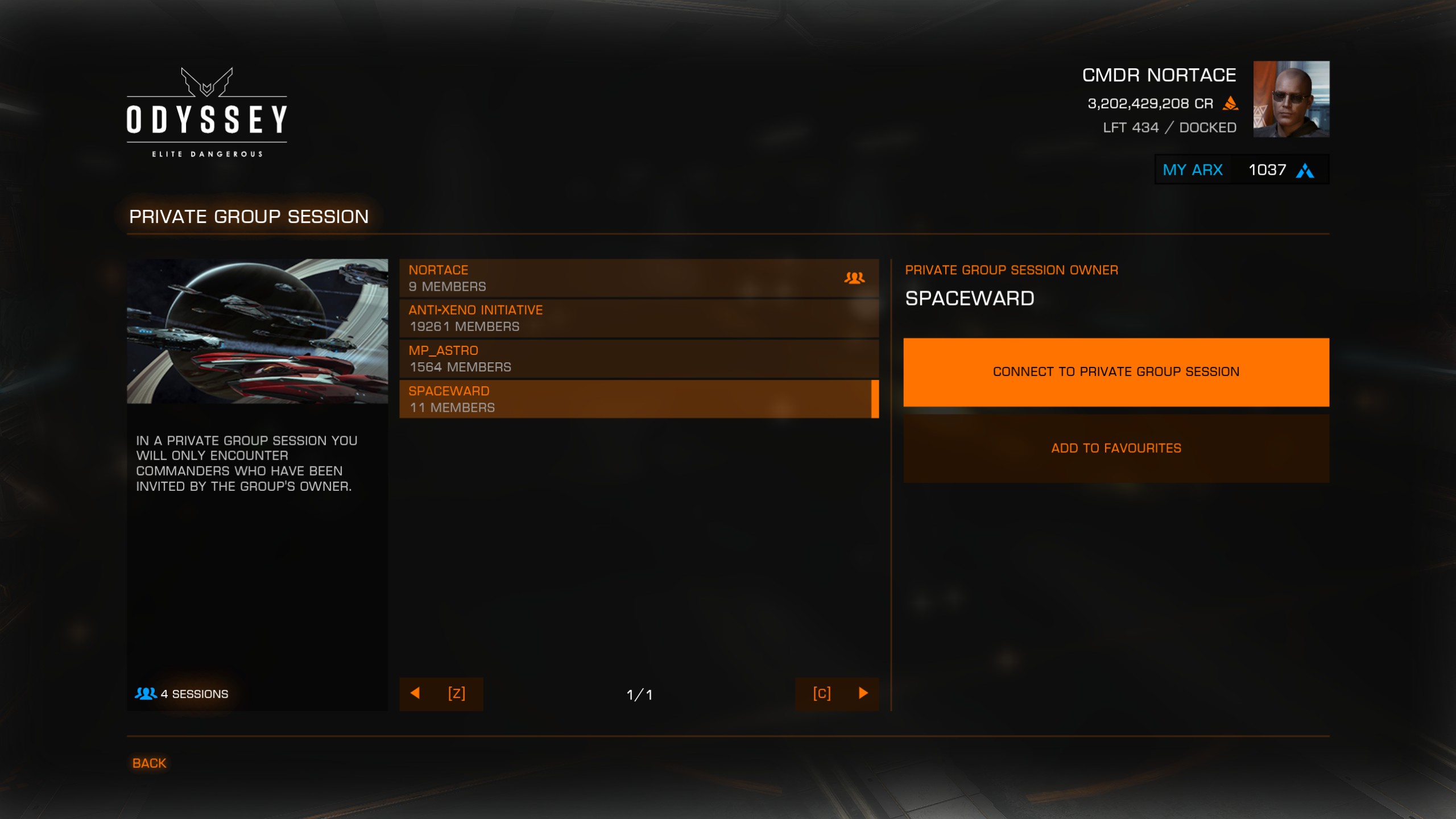Add Spaceward group to favourites
The width and height of the screenshot is (1456, 819).
click(x=1116, y=448)
